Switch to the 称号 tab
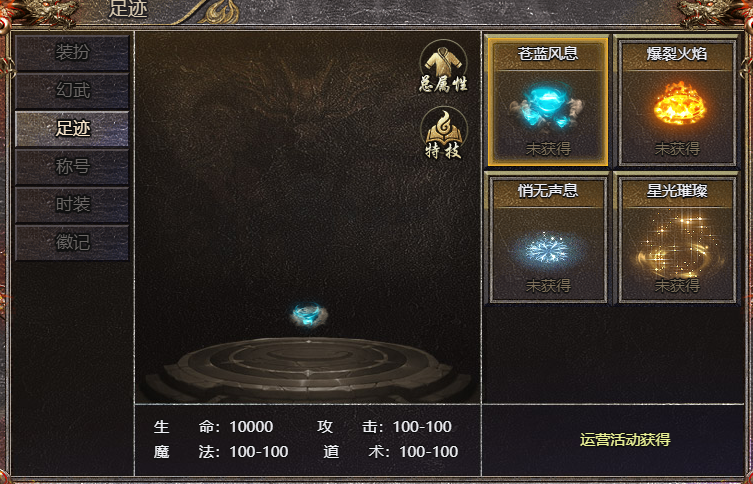753x484 pixels. click(x=72, y=167)
